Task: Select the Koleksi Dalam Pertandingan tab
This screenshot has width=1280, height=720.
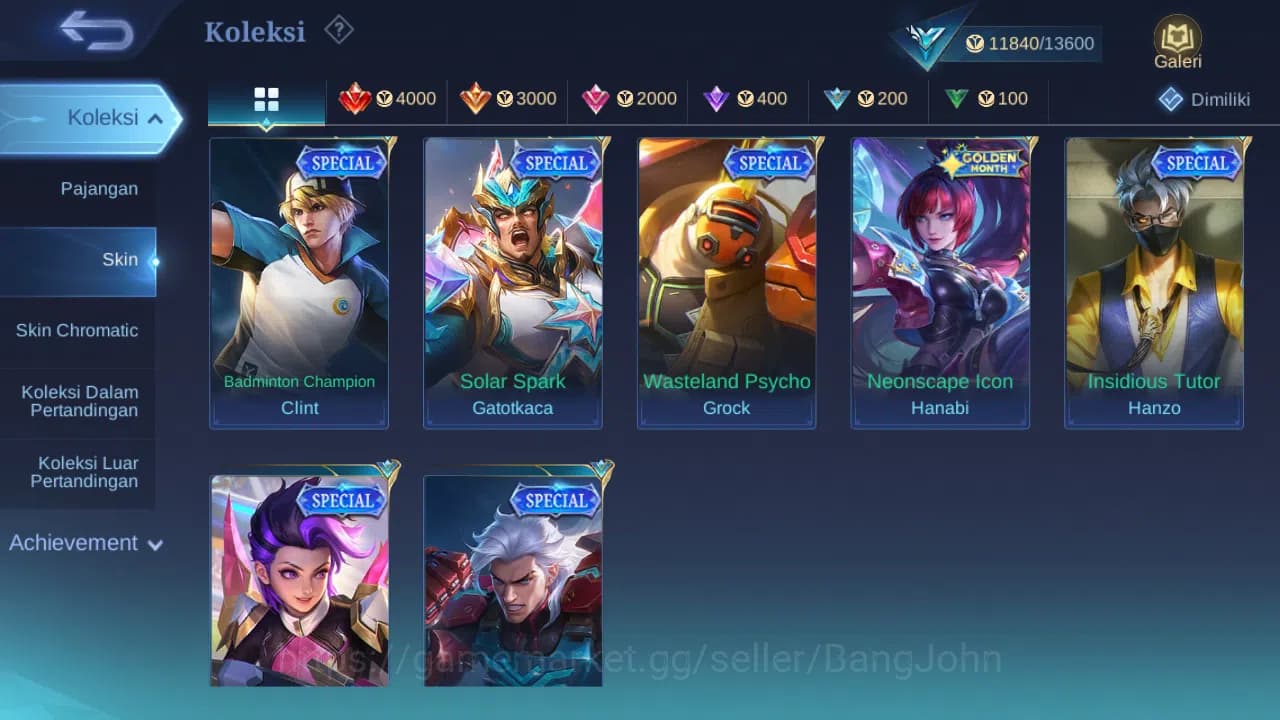Action: (x=78, y=401)
